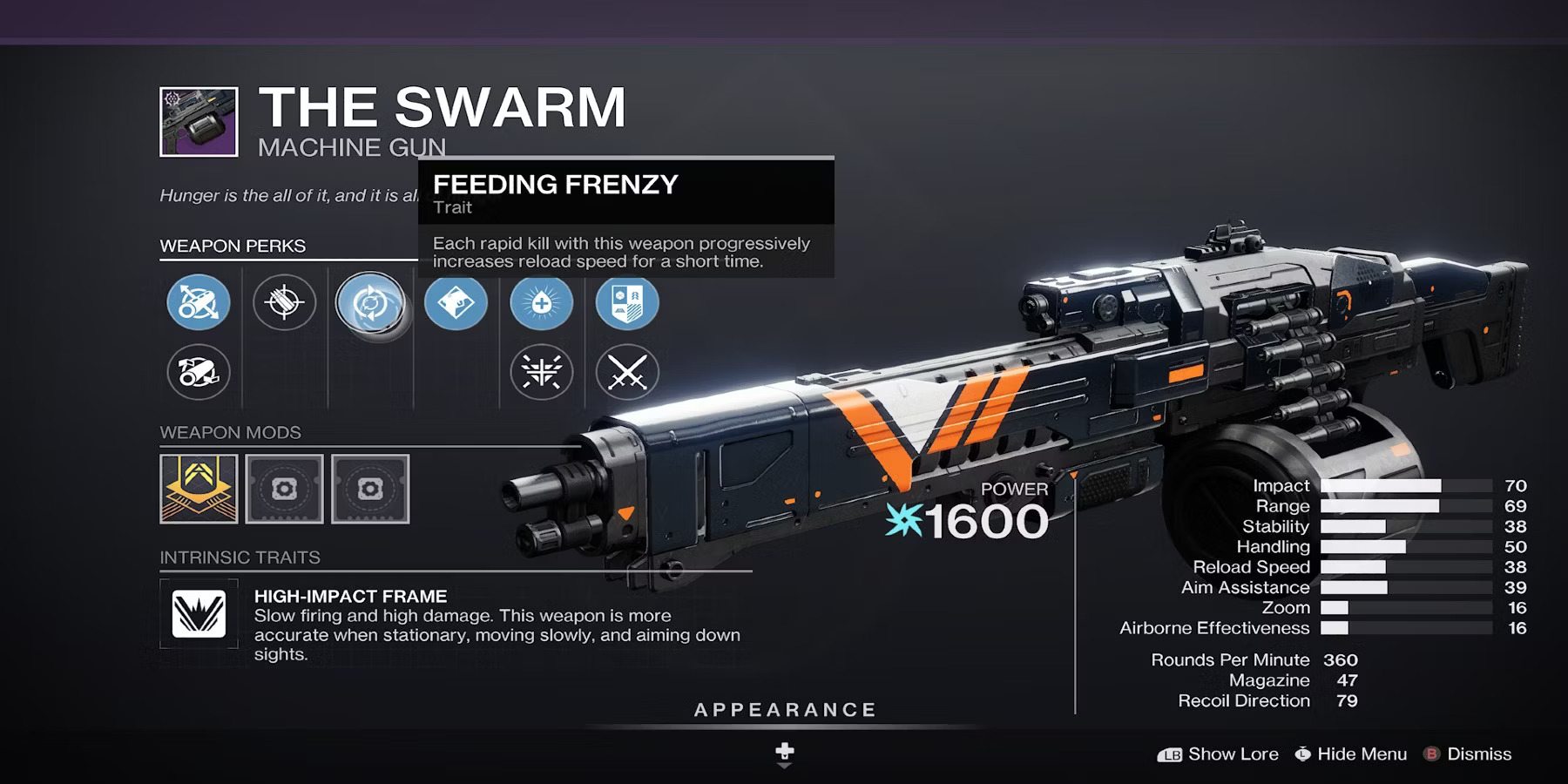
Task: Select the first empty shader mod slot
Action: [x=284, y=490]
